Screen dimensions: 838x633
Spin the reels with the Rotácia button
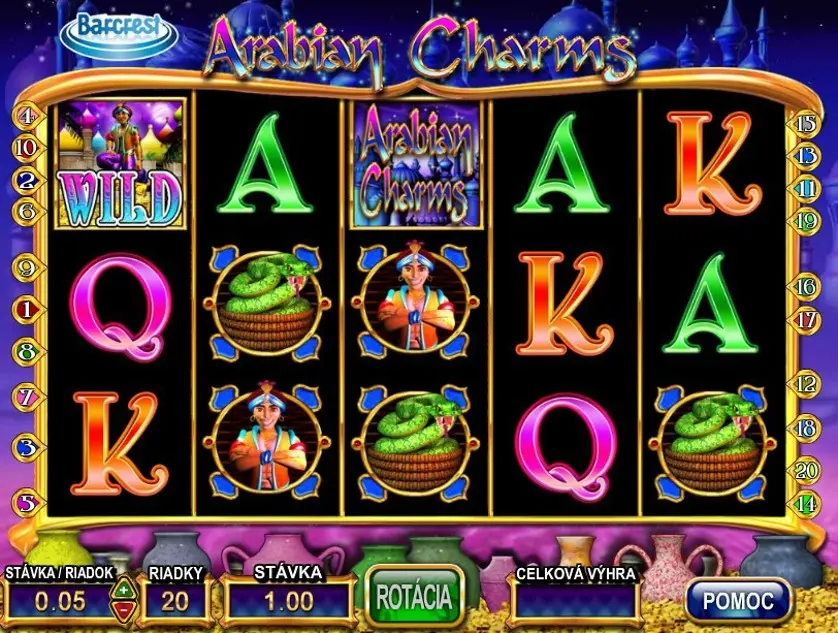[x=415, y=597]
